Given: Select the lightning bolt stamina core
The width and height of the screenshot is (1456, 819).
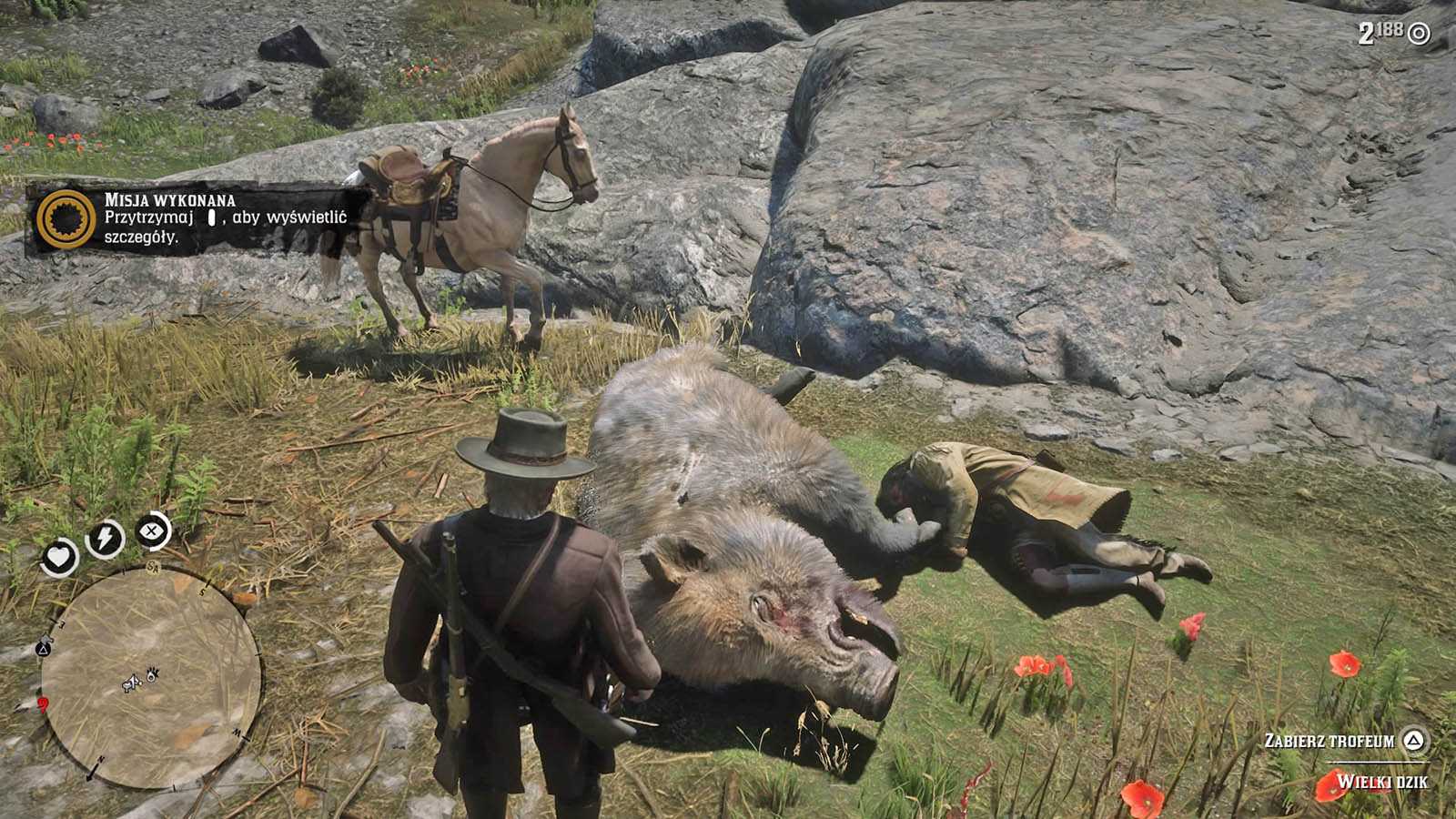Looking at the screenshot, I should [105, 540].
